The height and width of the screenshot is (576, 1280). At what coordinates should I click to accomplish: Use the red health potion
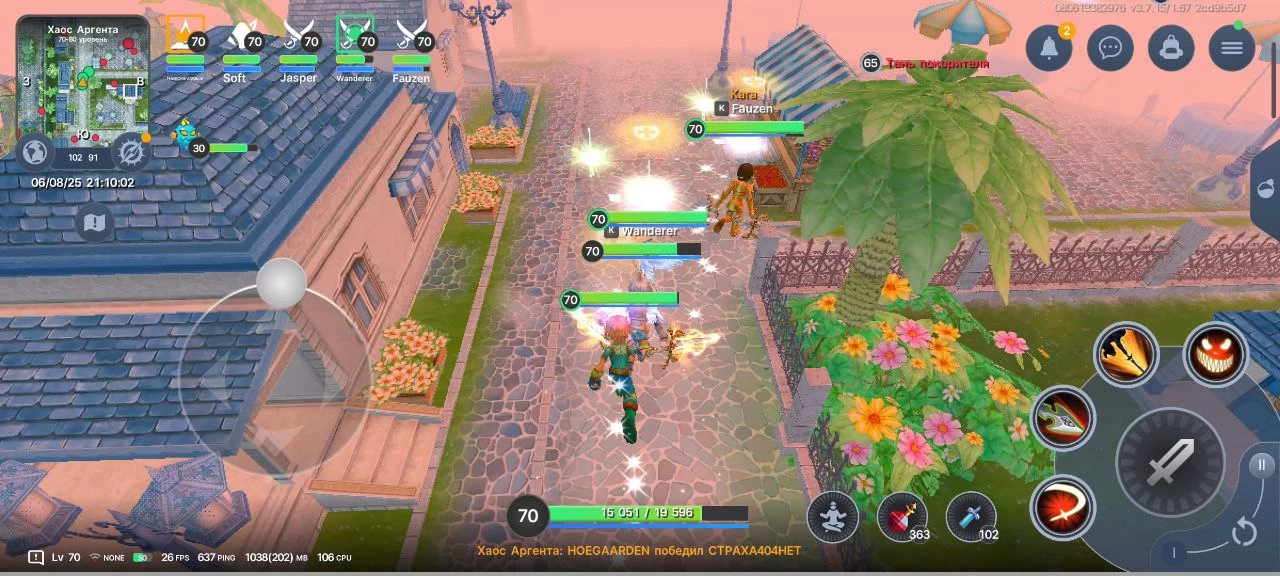pos(901,516)
